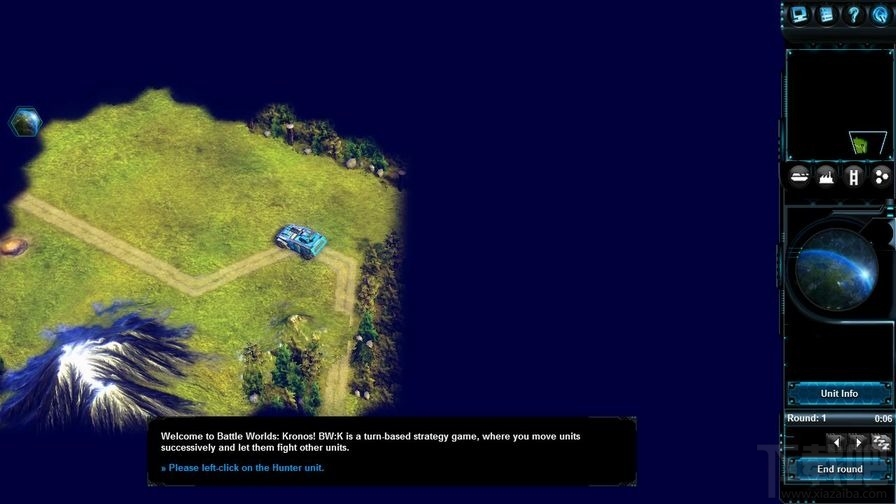The width and height of the screenshot is (896, 504).
Task: Toggle the road filter icon
Action: point(853,177)
